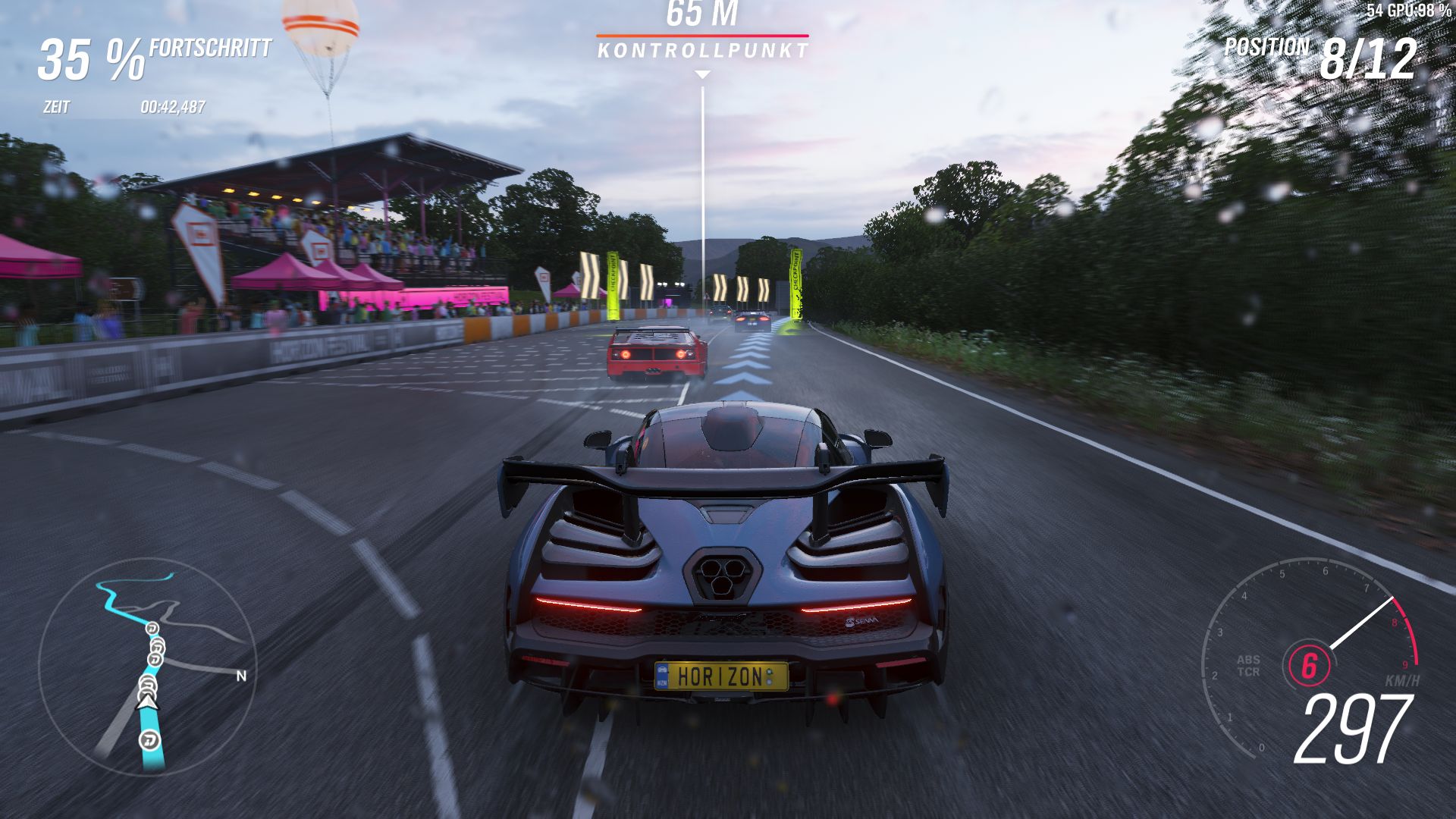This screenshot has width=1456, height=819.
Task: Click the circular minimap
Action: click(148, 666)
